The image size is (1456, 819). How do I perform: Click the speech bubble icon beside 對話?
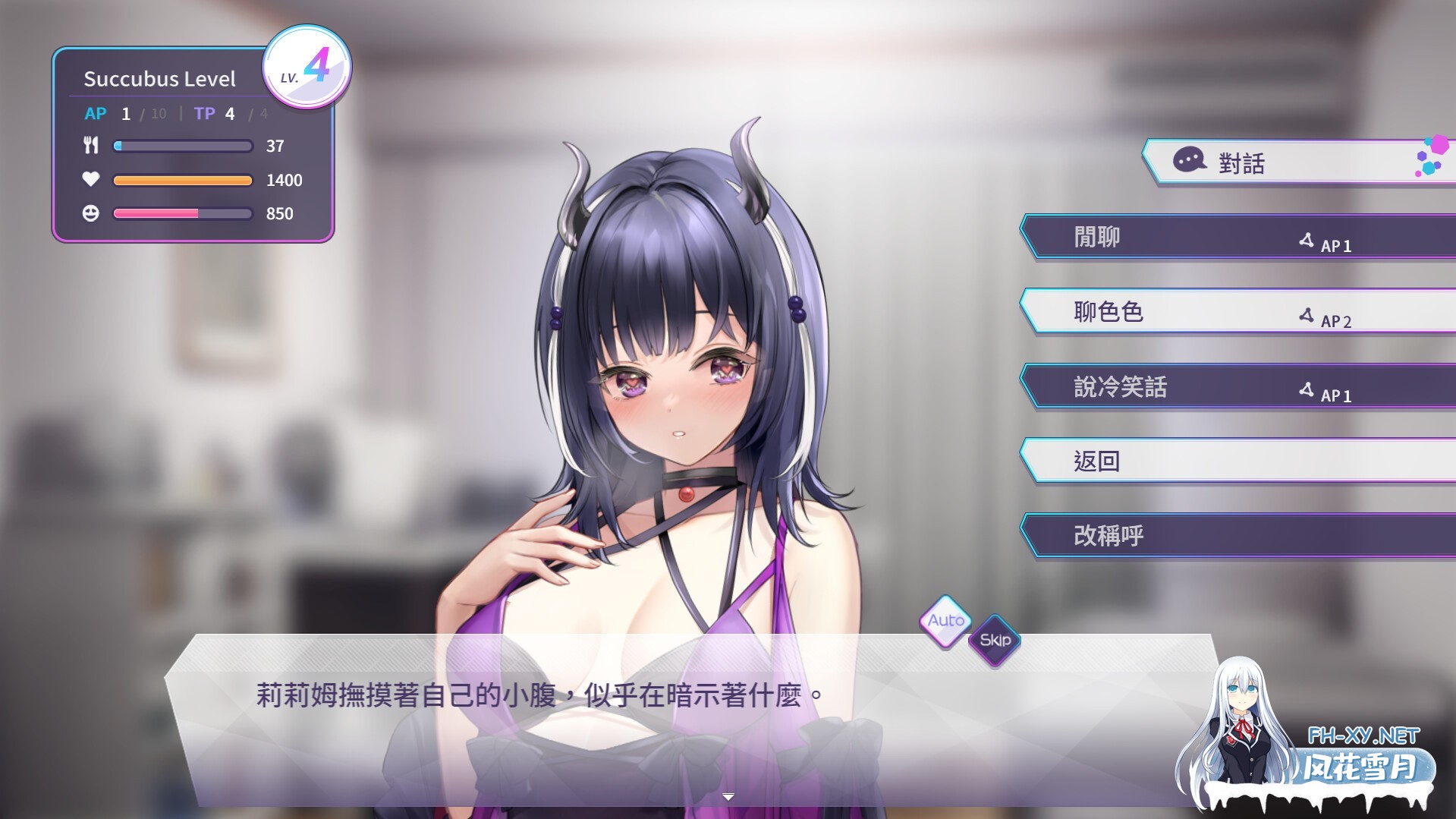click(1188, 162)
